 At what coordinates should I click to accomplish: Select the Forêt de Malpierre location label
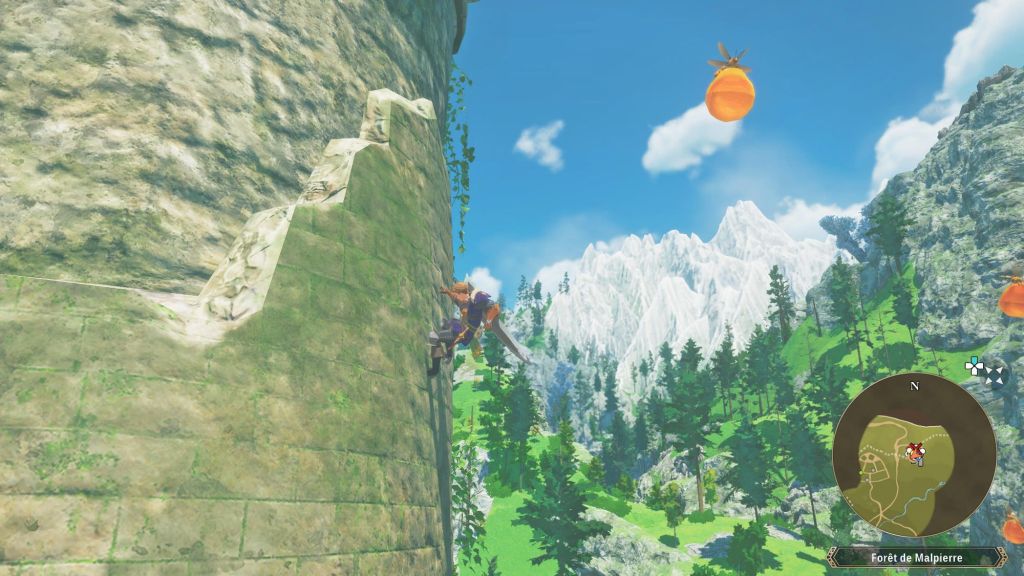(913, 557)
